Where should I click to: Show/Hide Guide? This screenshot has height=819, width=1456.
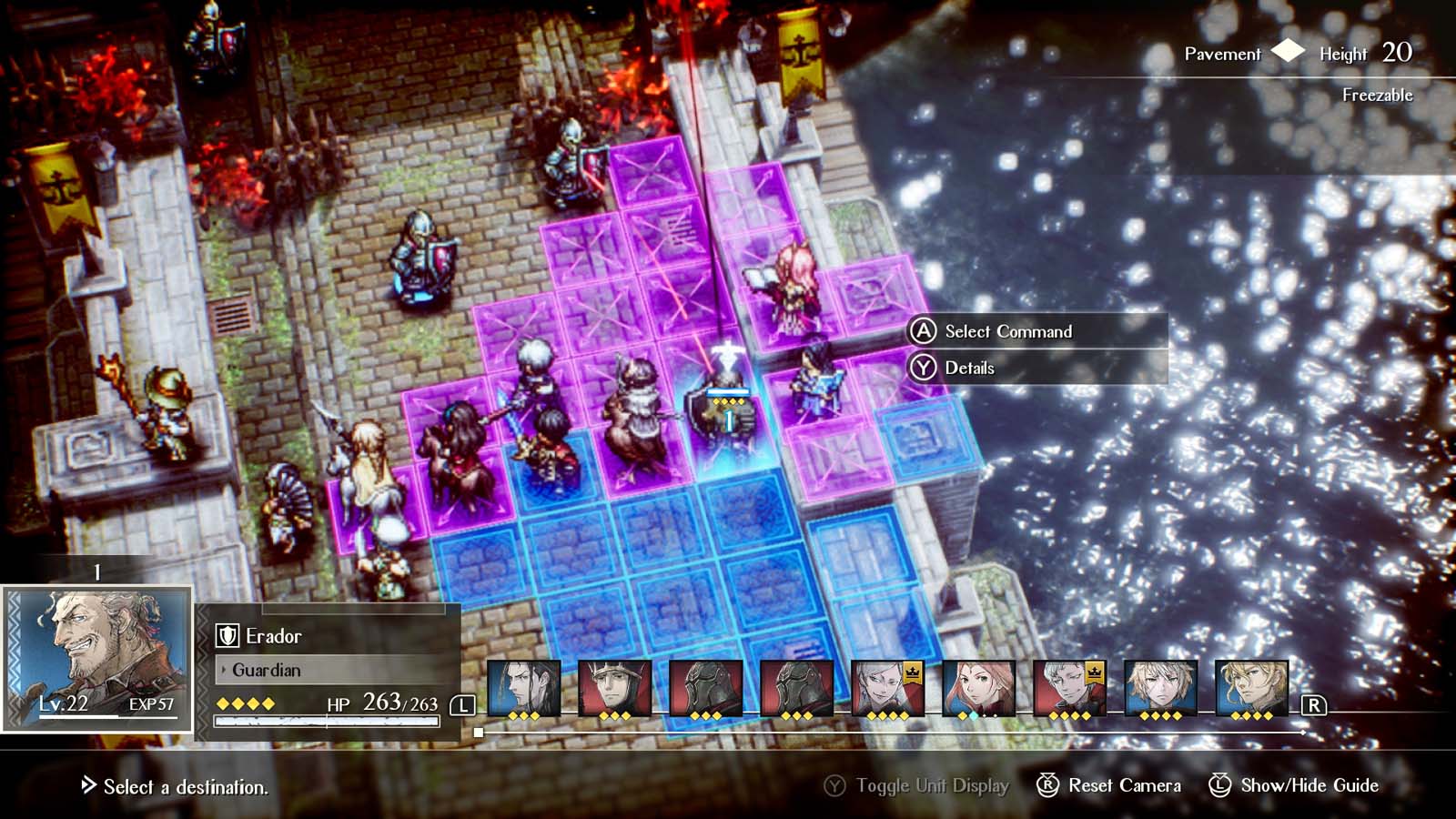[x=1310, y=784]
